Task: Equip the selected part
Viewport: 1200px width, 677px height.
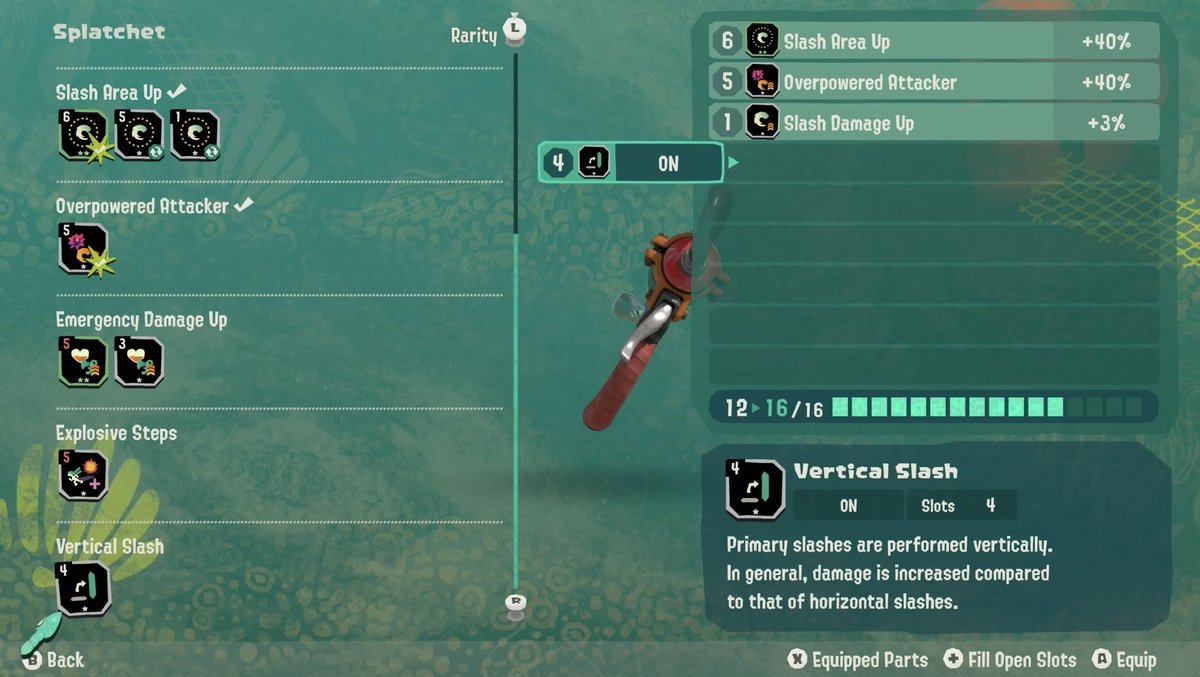Action: click(x=1125, y=660)
